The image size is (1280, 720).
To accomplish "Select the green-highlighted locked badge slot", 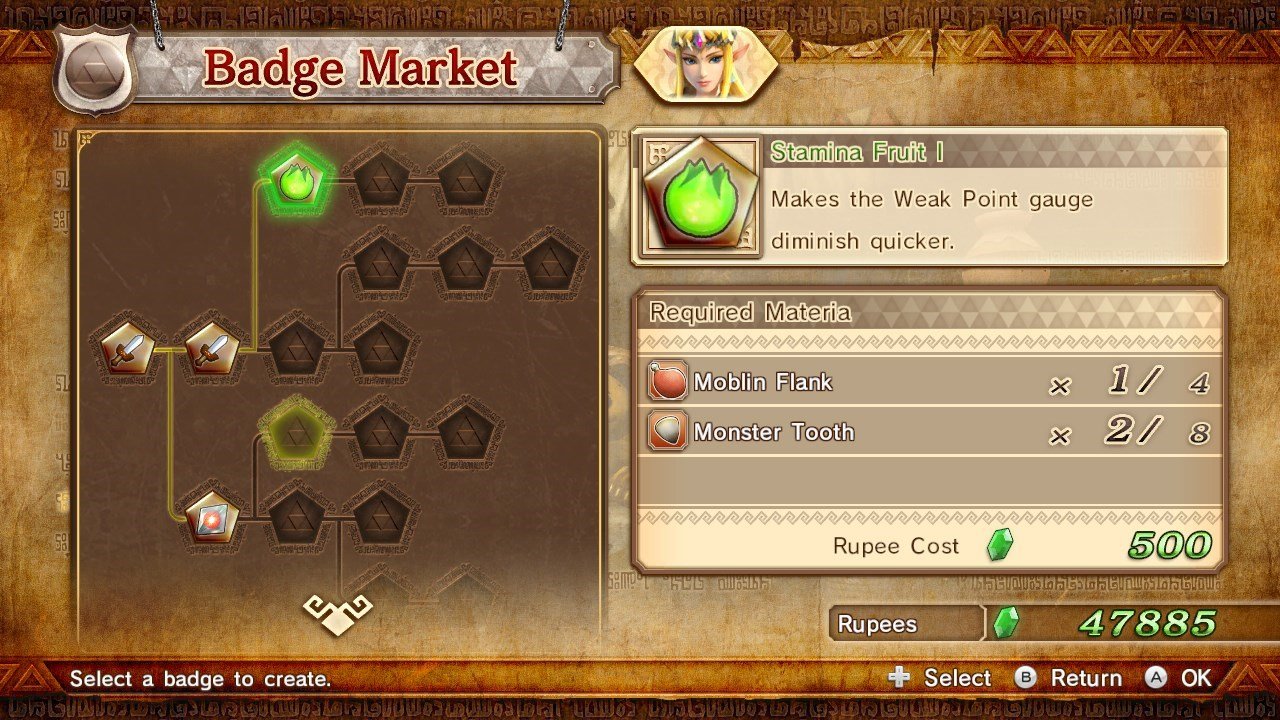I will click(x=296, y=432).
